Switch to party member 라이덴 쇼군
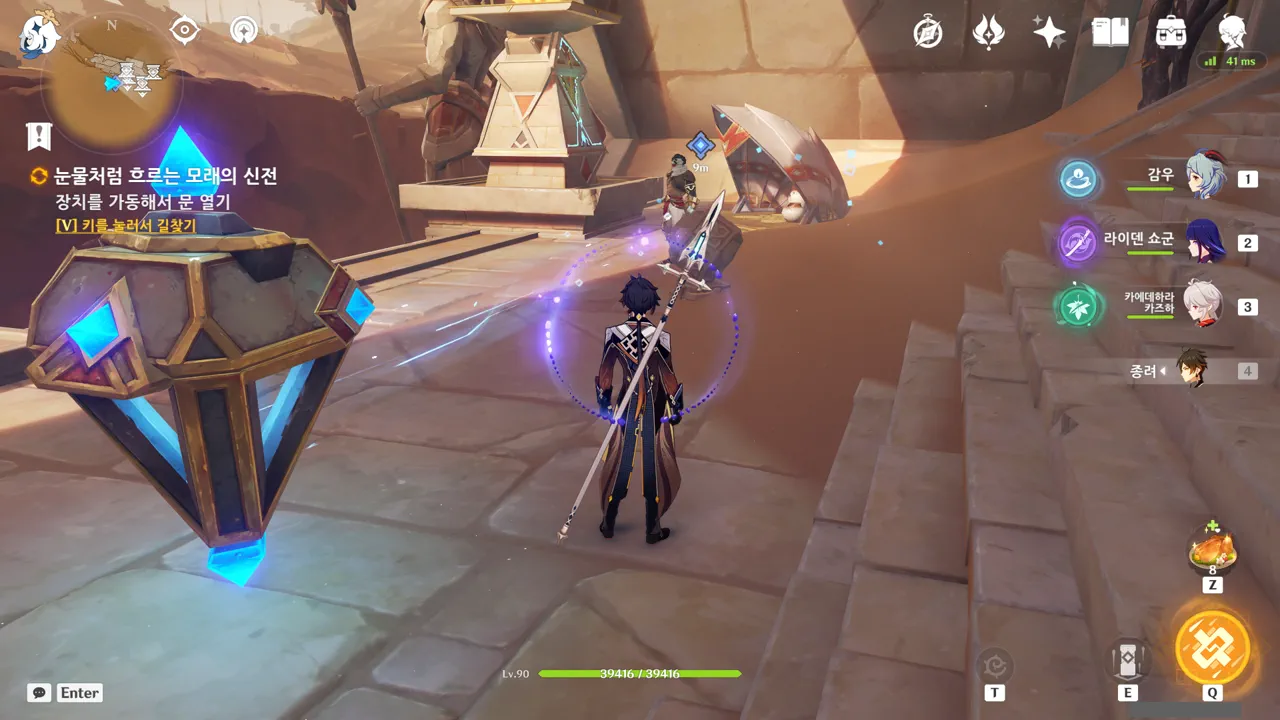1280x720 pixels. coord(1205,242)
